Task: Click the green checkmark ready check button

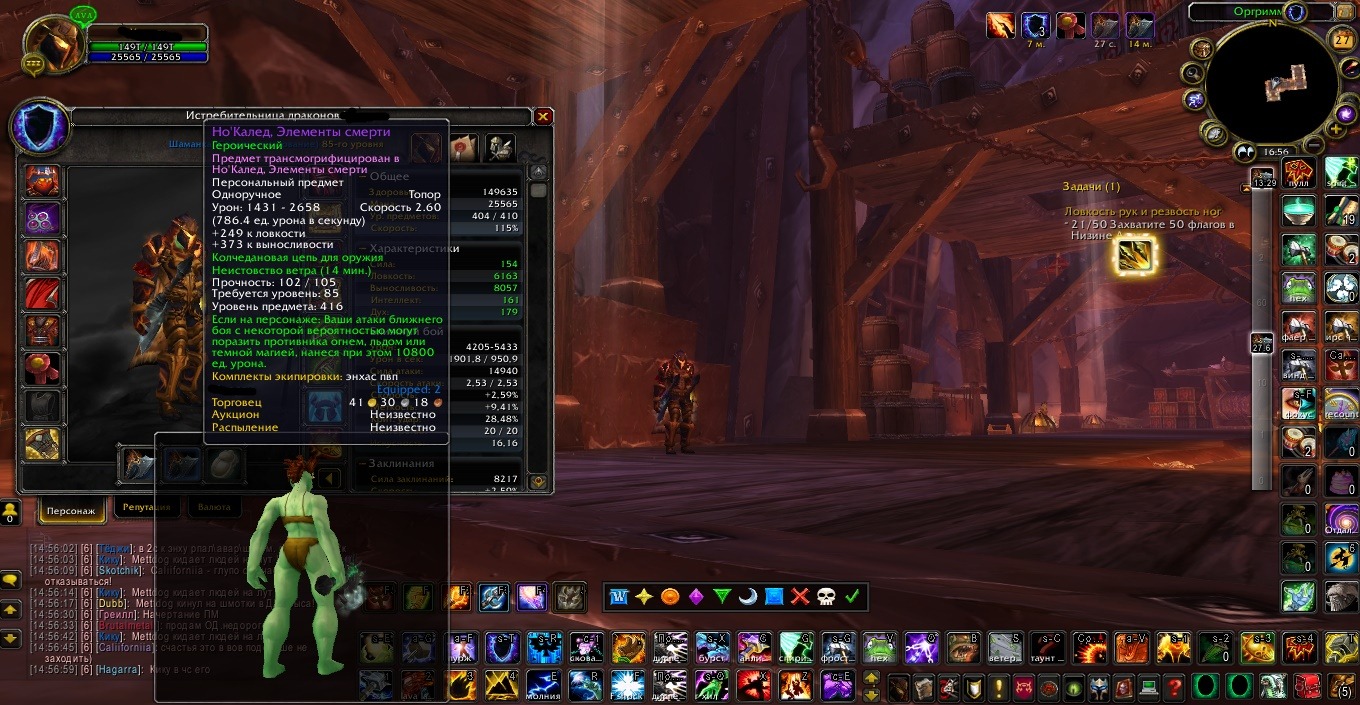Action: click(852, 597)
